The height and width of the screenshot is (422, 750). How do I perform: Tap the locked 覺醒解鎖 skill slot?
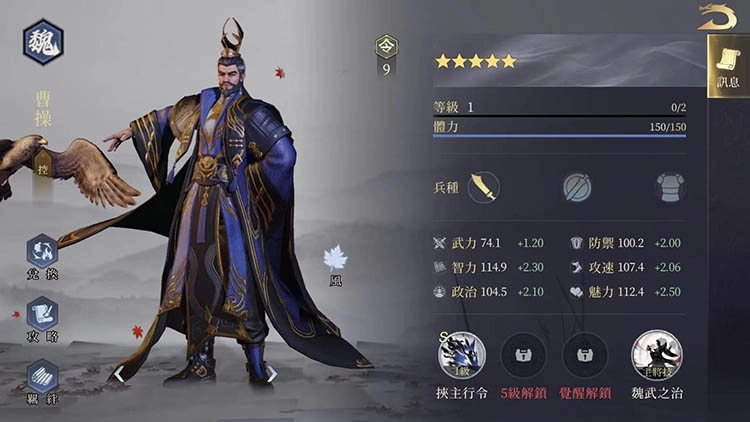587,354
